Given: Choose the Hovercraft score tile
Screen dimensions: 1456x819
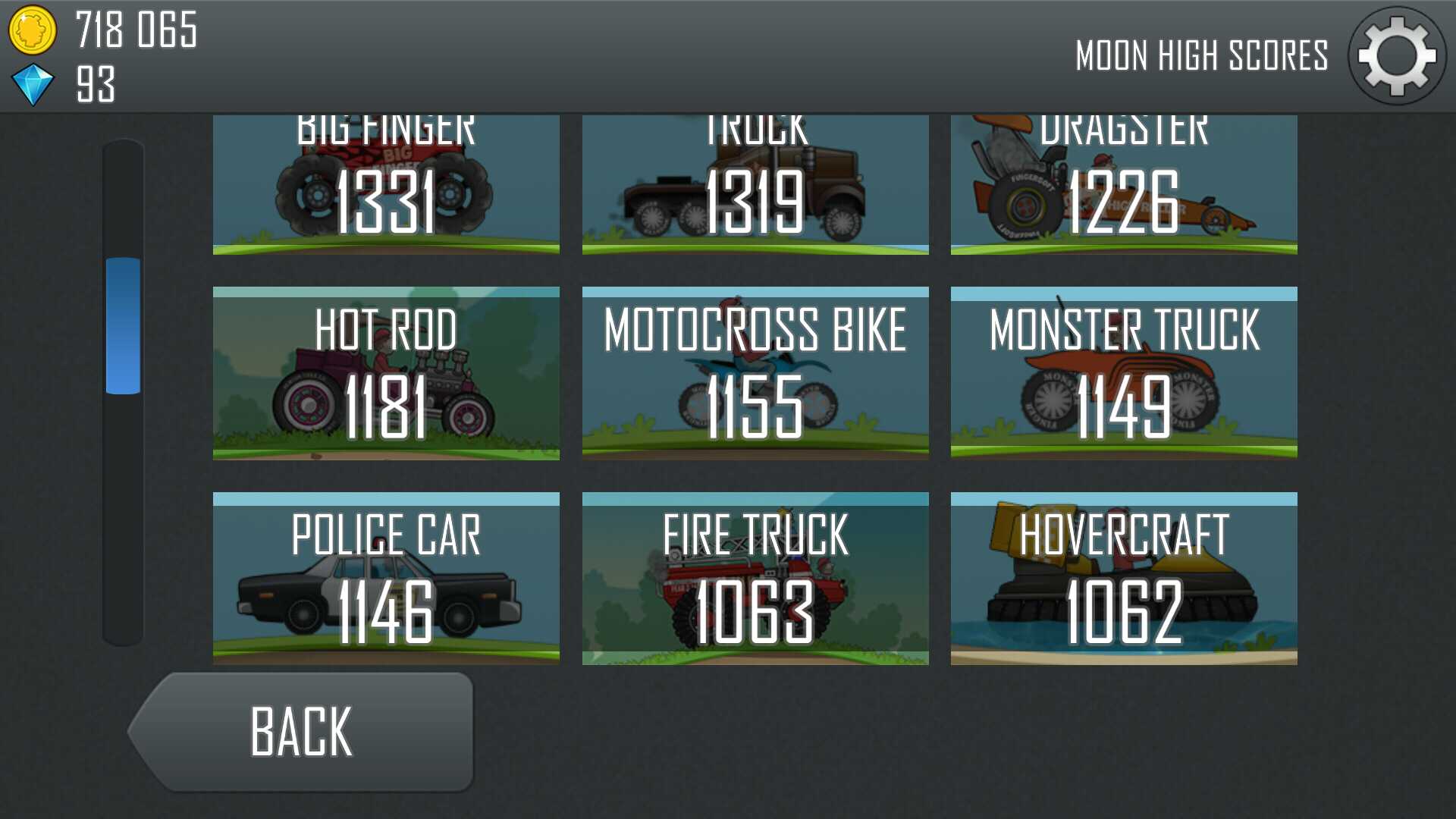Looking at the screenshot, I should coord(1124,579).
